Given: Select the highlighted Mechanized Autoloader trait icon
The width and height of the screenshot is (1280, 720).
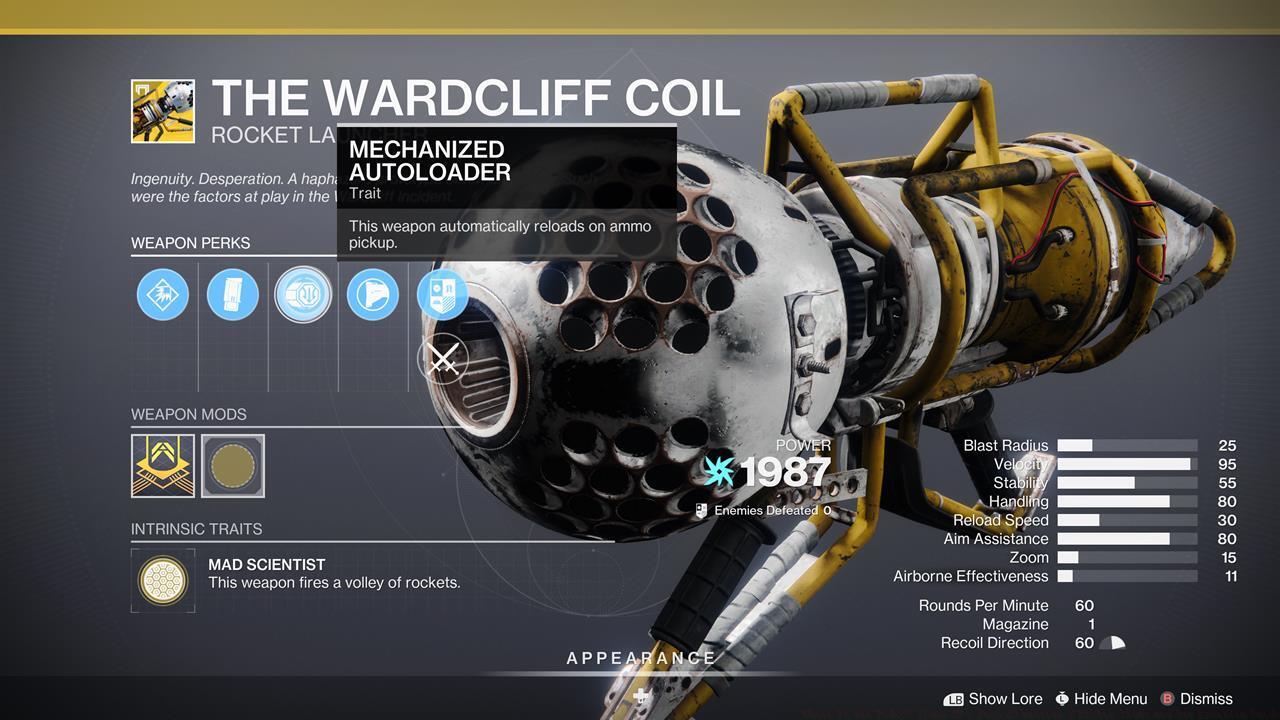Looking at the screenshot, I should (303, 294).
